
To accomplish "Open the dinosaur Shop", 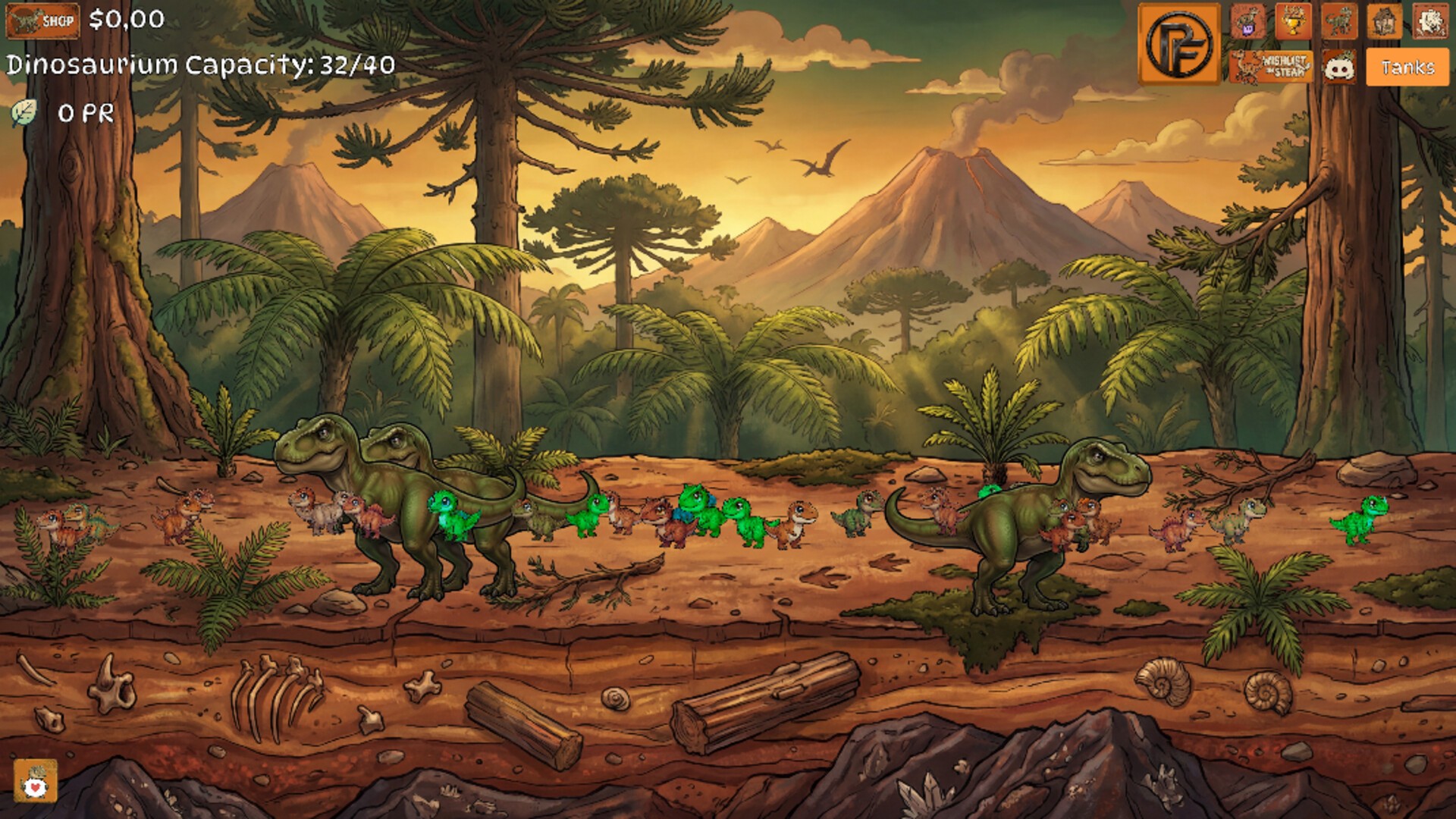I will pyautogui.click(x=42, y=20).
